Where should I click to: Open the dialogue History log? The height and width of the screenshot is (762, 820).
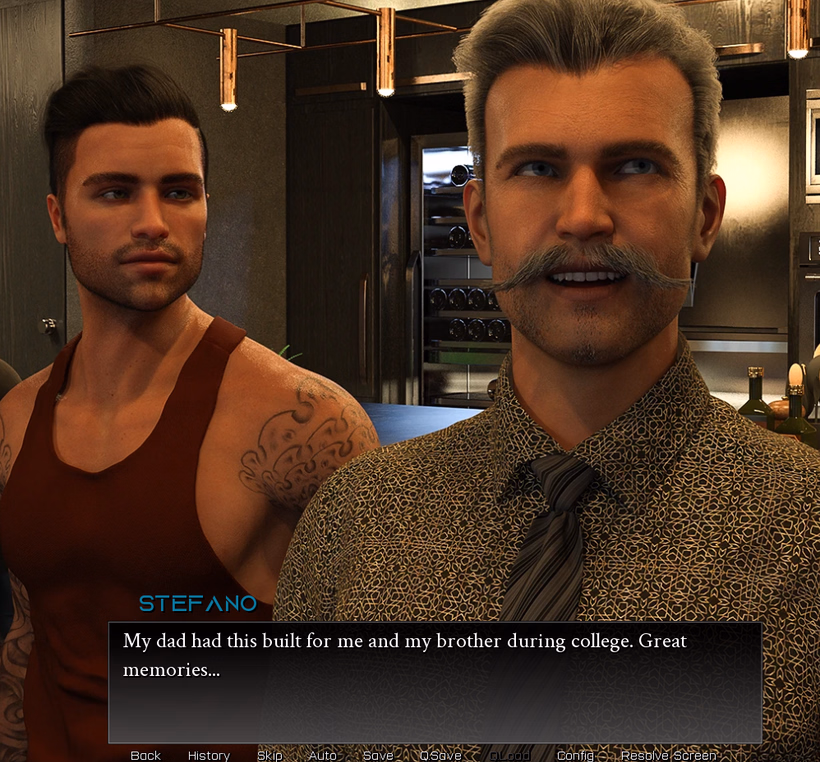209,755
